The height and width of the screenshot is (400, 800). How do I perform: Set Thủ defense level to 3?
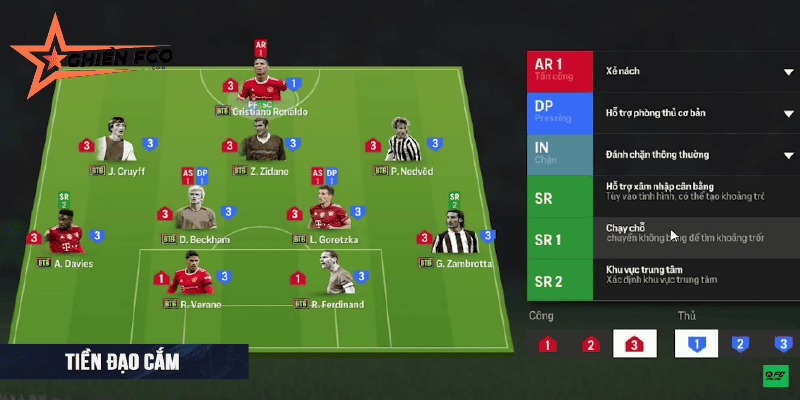783,345
